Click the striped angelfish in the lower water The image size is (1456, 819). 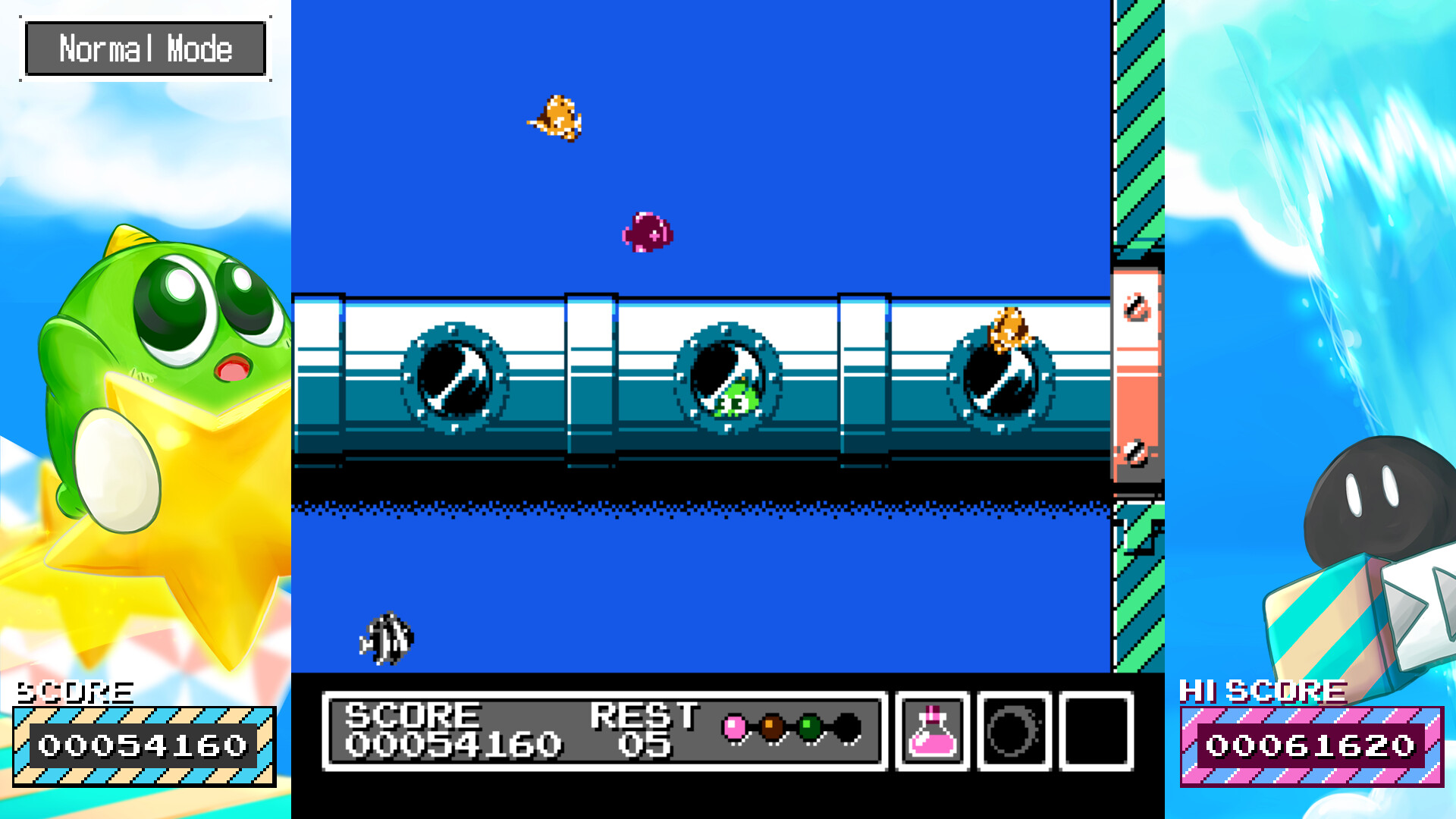click(x=387, y=639)
